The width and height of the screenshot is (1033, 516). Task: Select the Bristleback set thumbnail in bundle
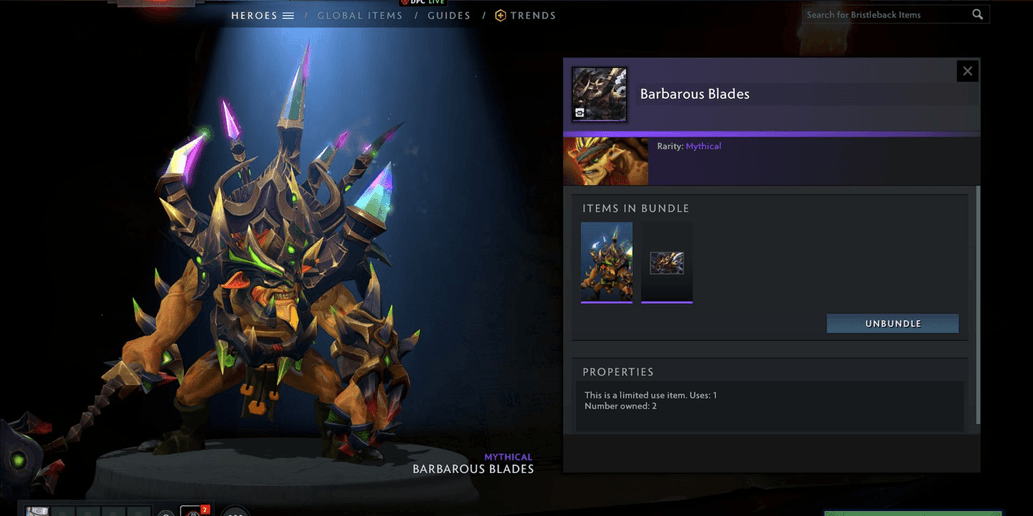606,262
